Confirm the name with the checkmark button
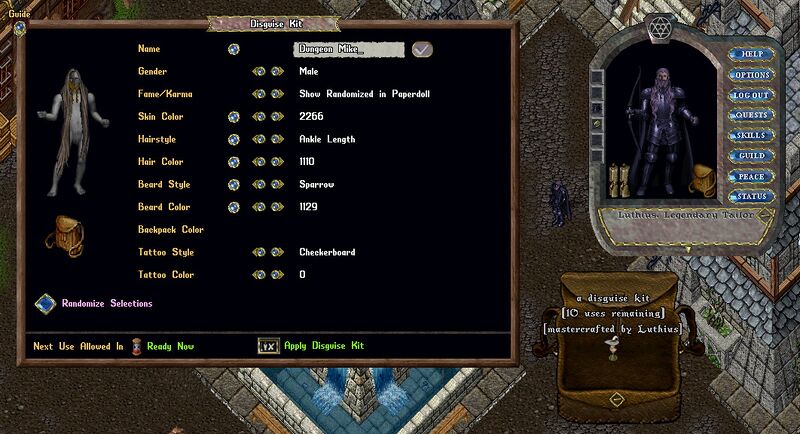 (x=422, y=49)
